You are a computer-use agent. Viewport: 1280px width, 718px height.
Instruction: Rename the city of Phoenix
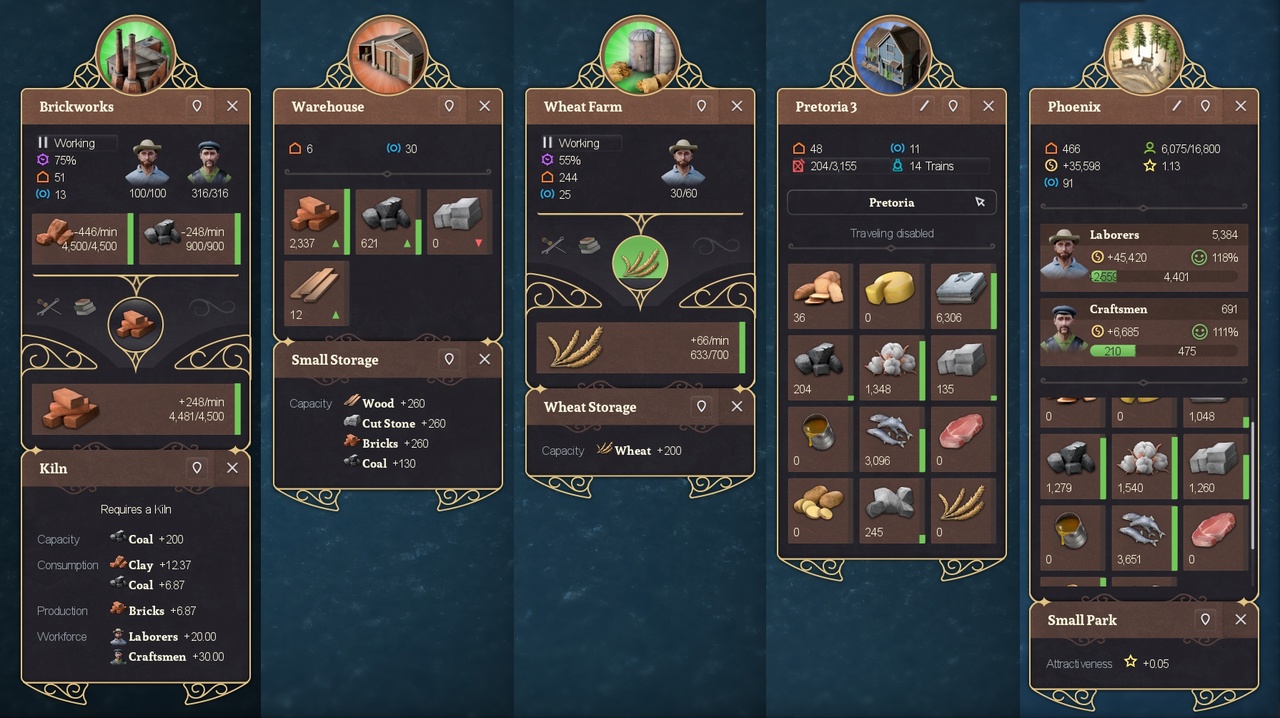[1177, 106]
